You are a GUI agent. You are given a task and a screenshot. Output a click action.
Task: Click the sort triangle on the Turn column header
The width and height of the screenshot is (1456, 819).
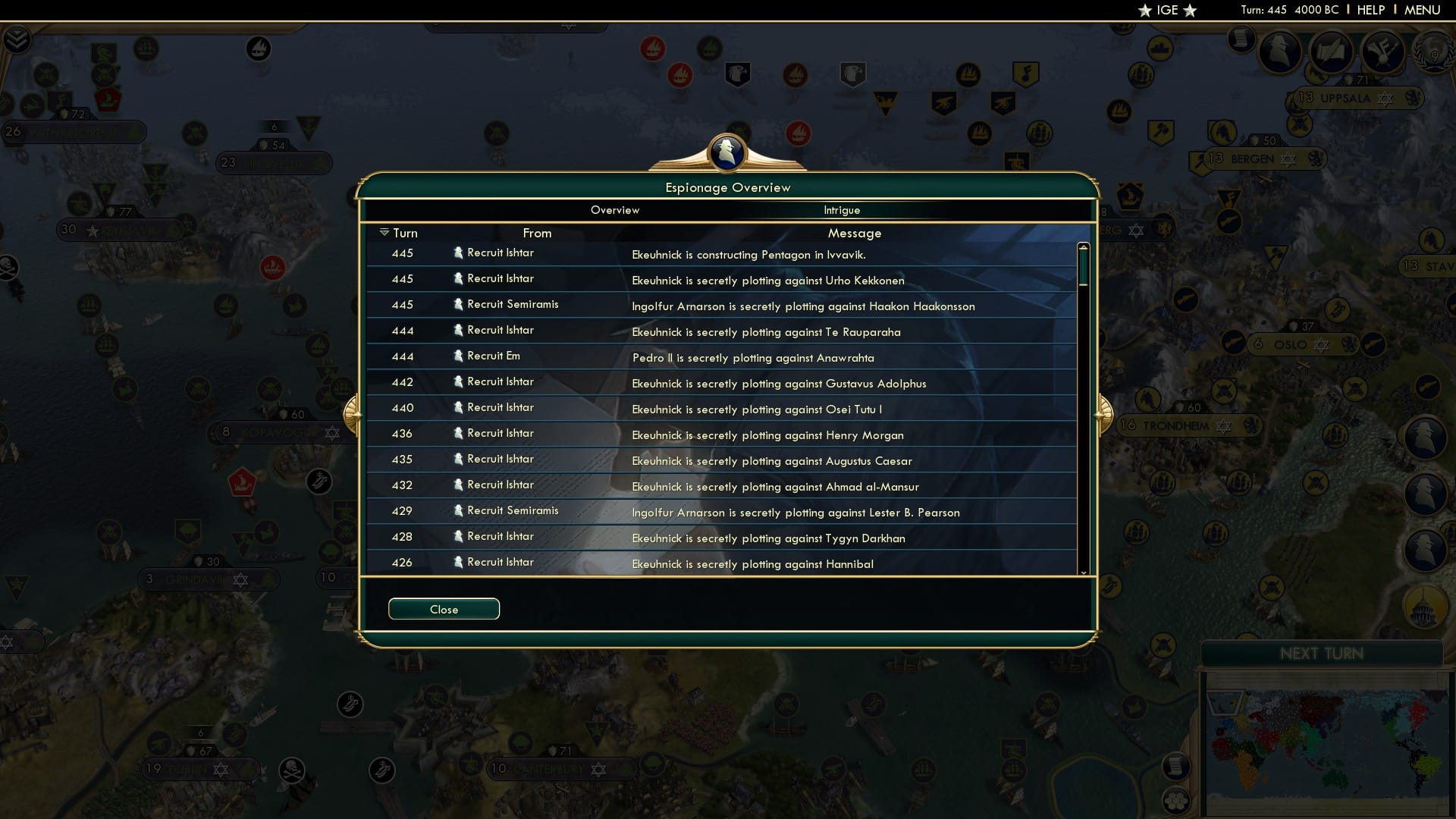click(384, 233)
